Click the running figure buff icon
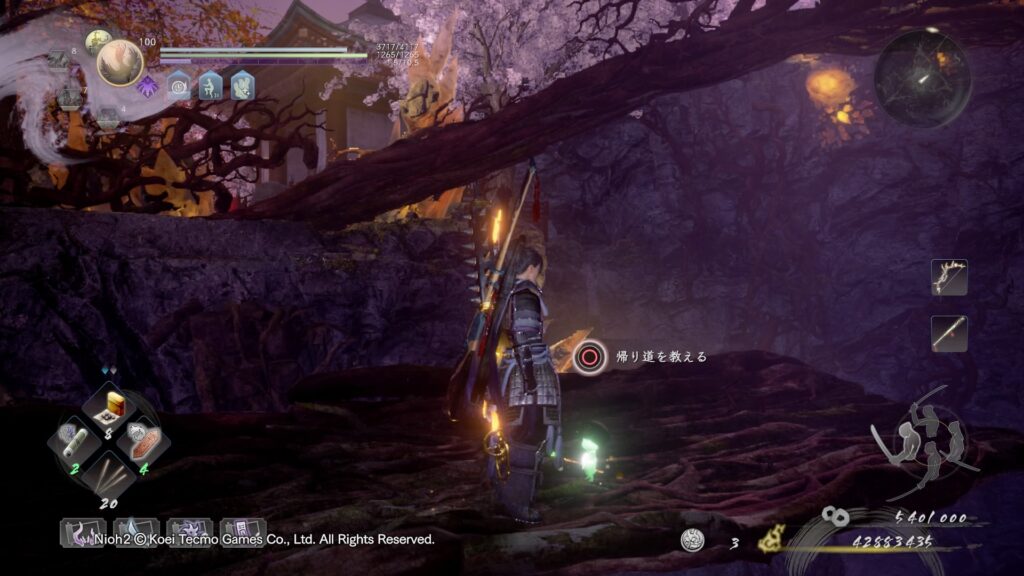The width and height of the screenshot is (1024, 576). tap(210, 86)
